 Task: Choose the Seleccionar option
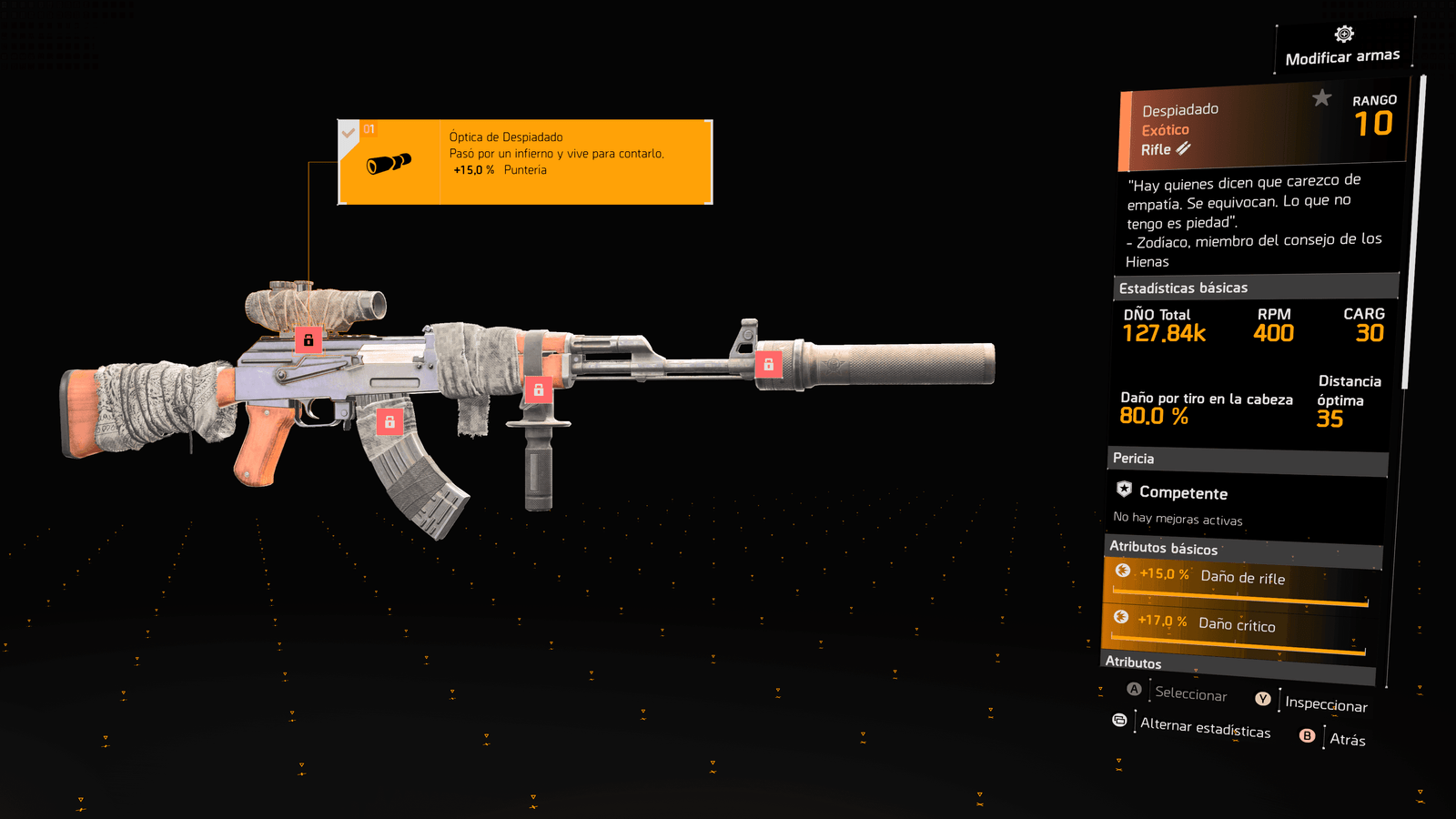point(1190,694)
